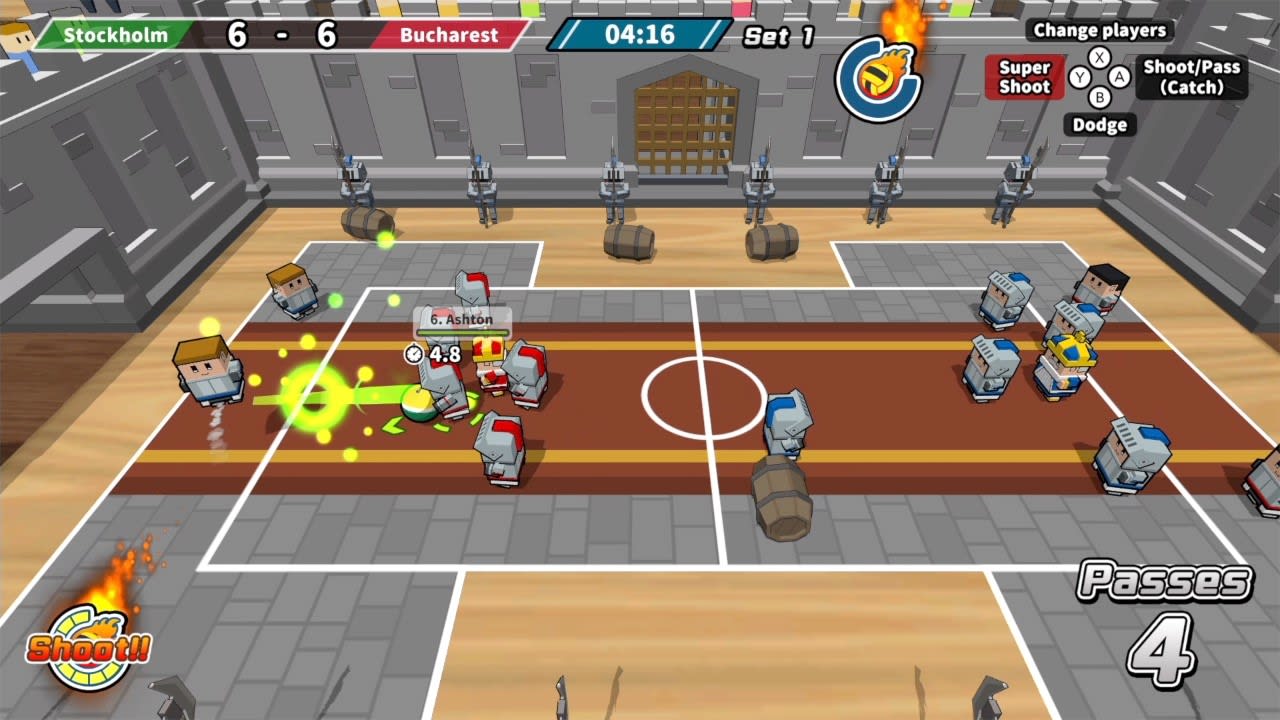Click the Shoot/Pass (Catch) label
Viewport: 1280px width, 720px height.
[x=1192, y=78]
